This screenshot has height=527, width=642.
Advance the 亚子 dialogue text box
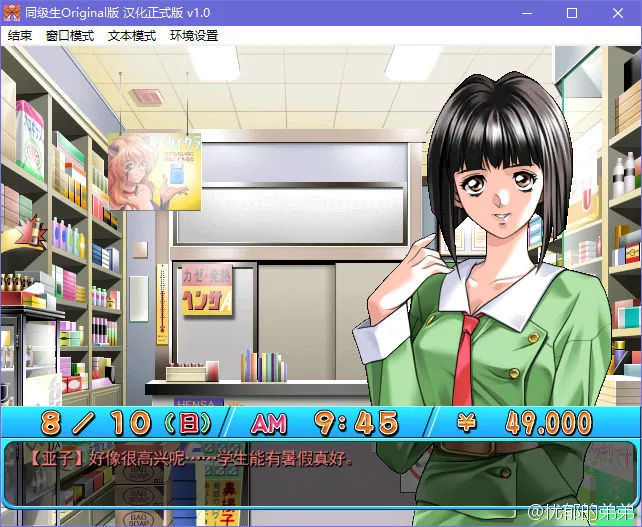coord(320,474)
